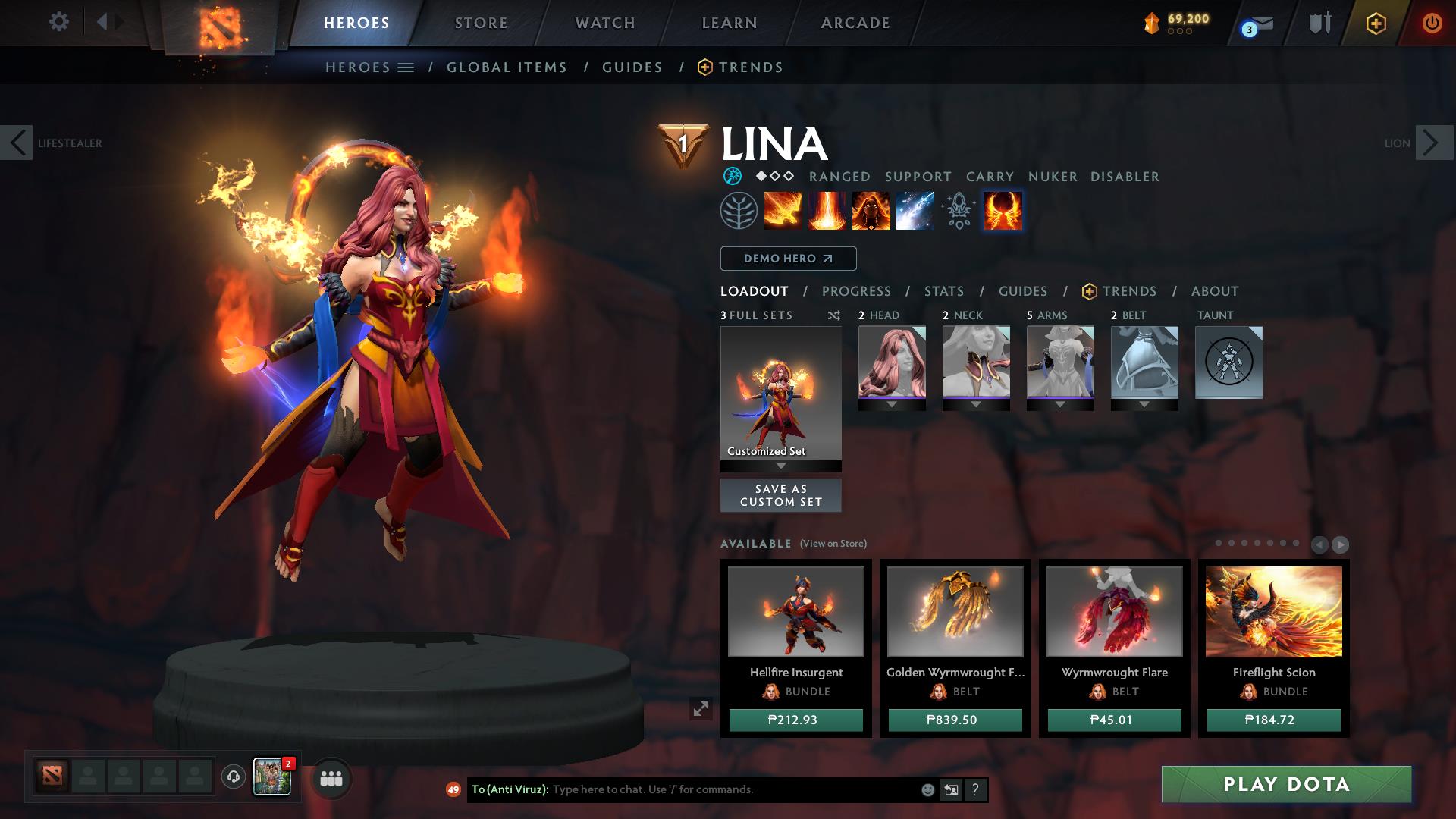
Task: Switch to the Watch tab
Action: point(605,23)
